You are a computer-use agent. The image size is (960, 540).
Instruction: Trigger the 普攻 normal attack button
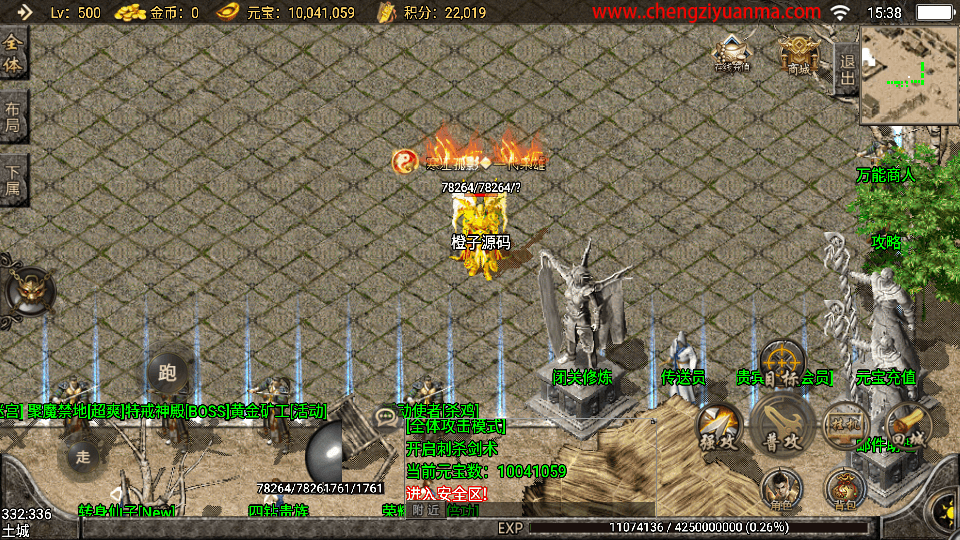coord(781,424)
